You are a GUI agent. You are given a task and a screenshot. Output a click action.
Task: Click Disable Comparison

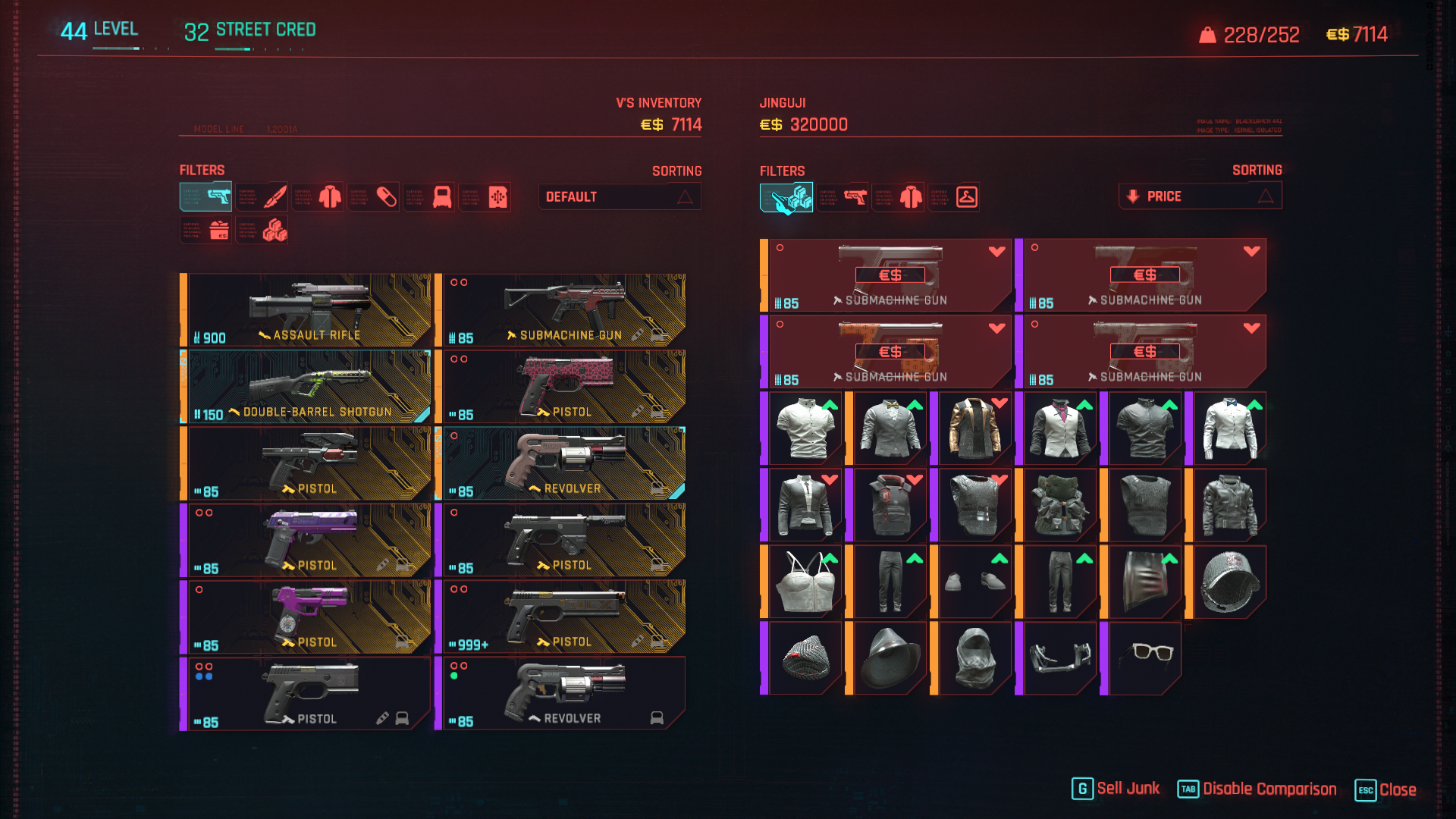(1259, 789)
